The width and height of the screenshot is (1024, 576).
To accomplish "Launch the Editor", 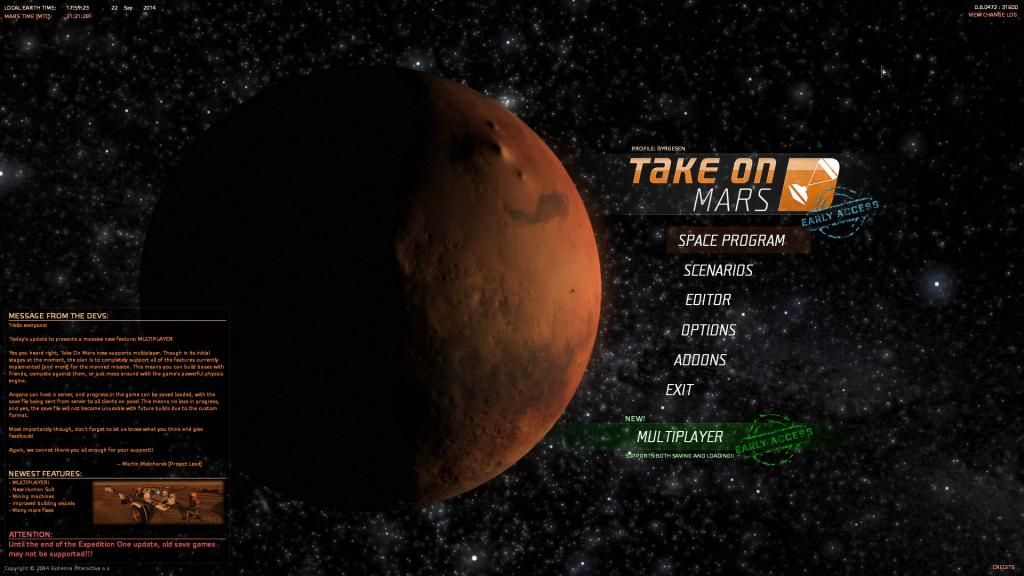I will tap(708, 300).
